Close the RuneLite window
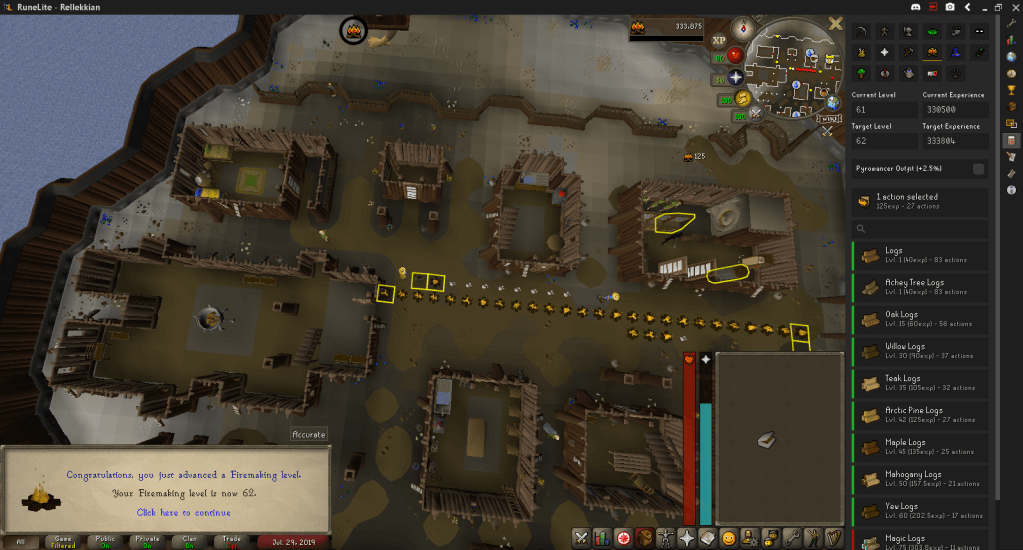 pyautogui.click(x=1009, y=8)
